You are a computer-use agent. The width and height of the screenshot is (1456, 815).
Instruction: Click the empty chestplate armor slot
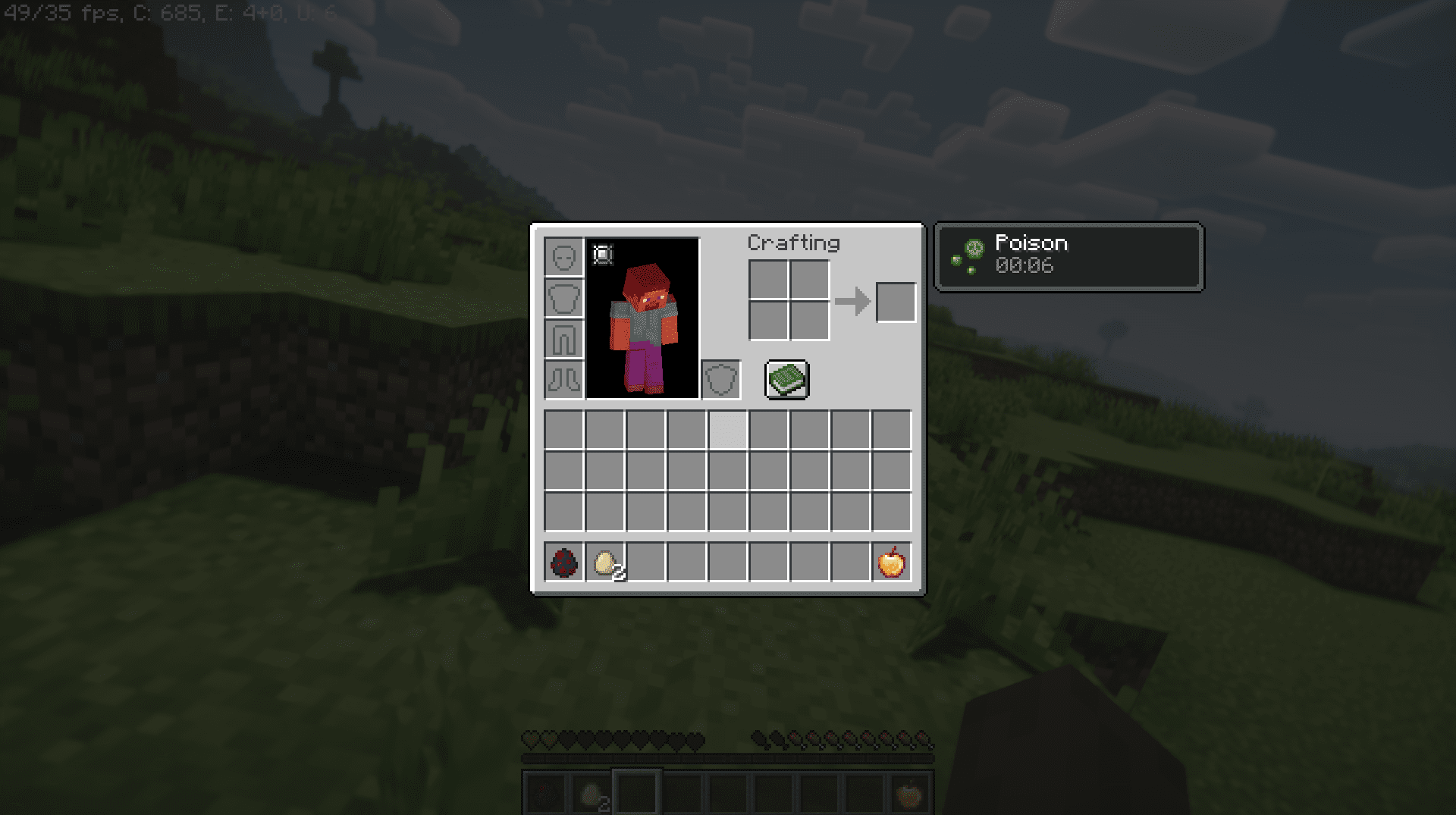[563, 299]
